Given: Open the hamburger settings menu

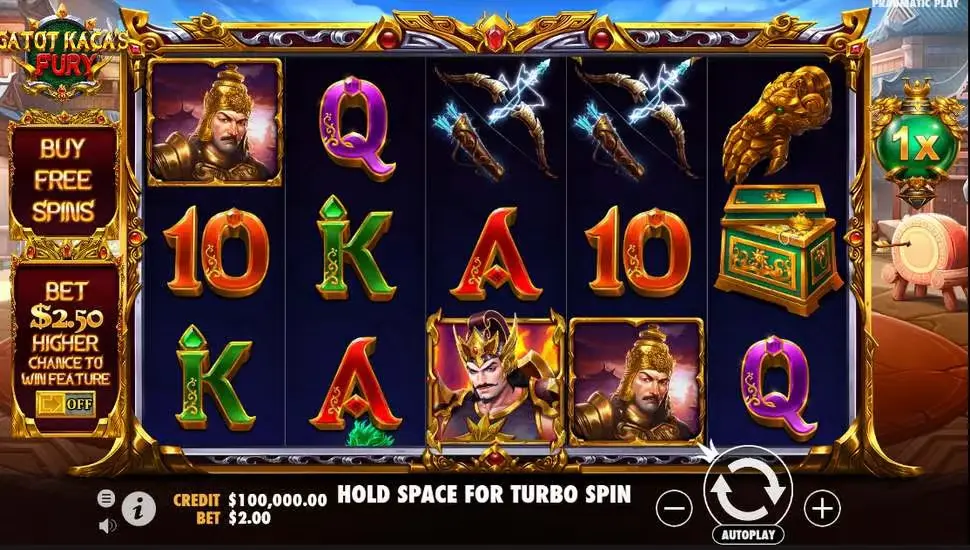Looking at the screenshot, I should [x=106, y=497].
